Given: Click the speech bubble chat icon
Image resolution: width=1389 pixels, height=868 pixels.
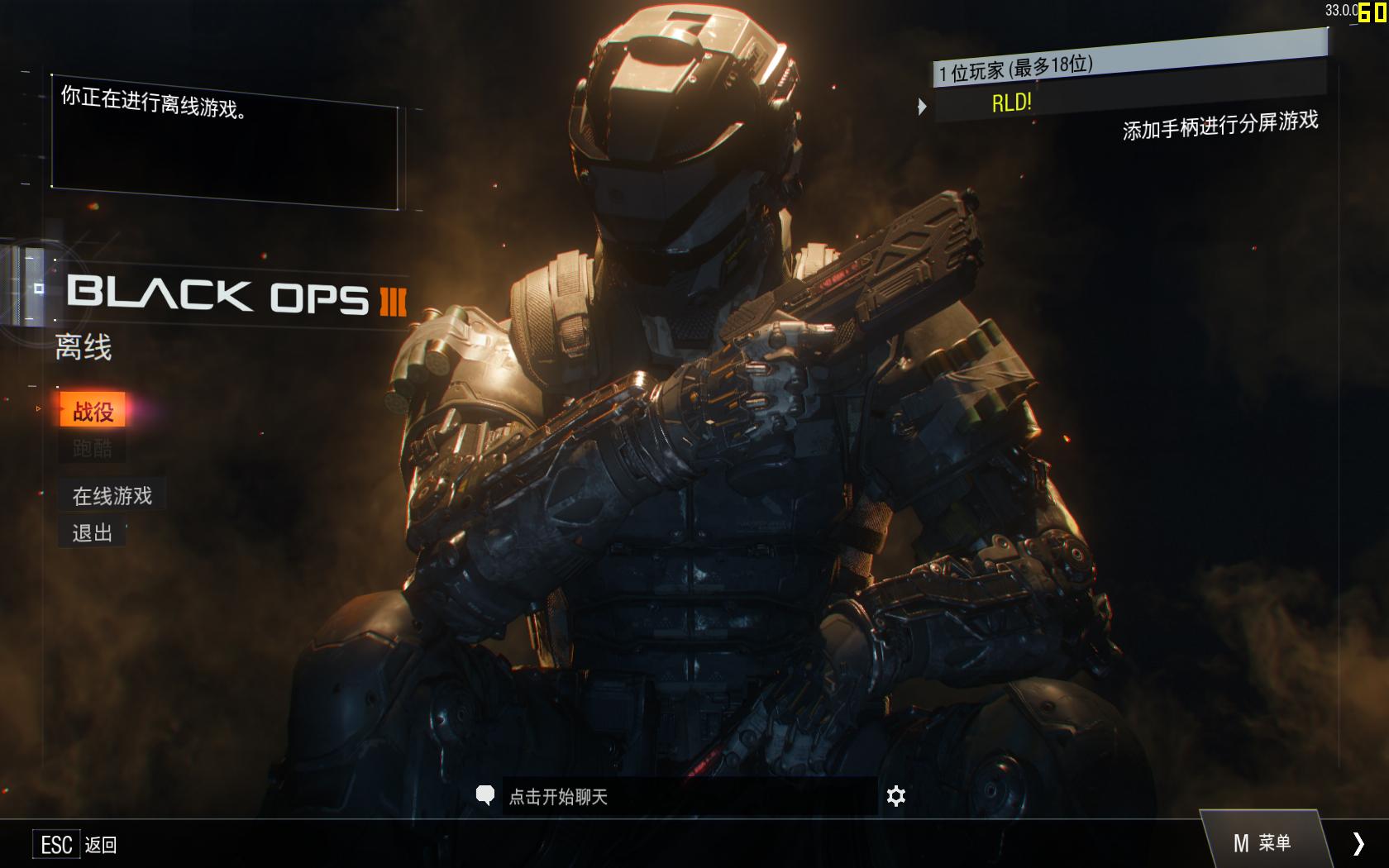Looking at the screenshot, I should coord(485,795).
